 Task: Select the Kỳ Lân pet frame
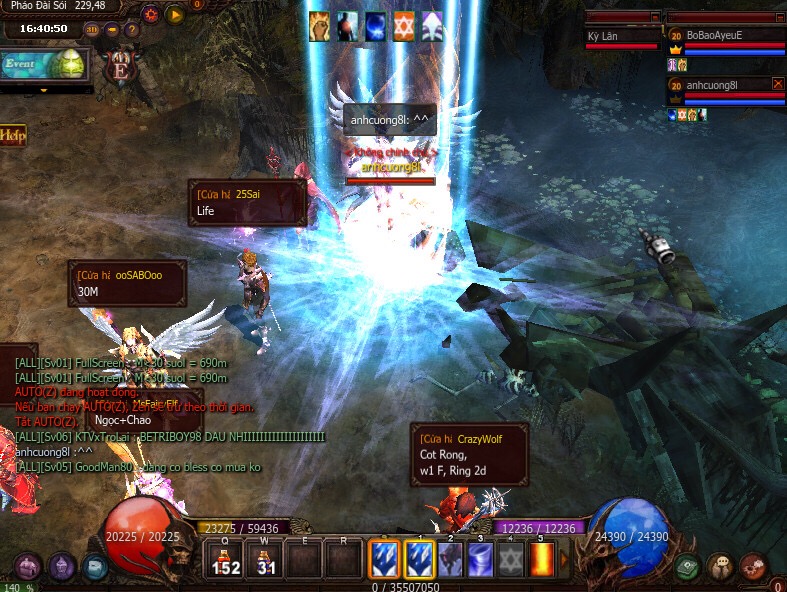(622, 37)
